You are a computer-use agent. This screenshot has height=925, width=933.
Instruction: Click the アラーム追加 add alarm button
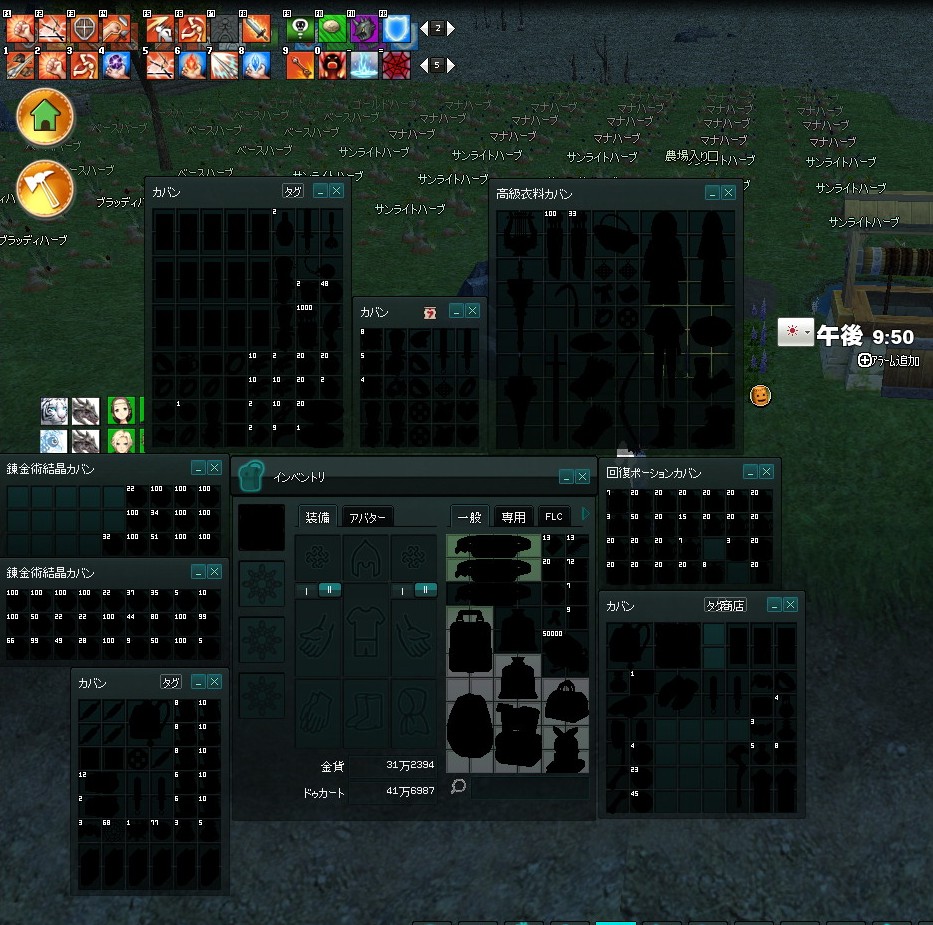pos(889,360)
